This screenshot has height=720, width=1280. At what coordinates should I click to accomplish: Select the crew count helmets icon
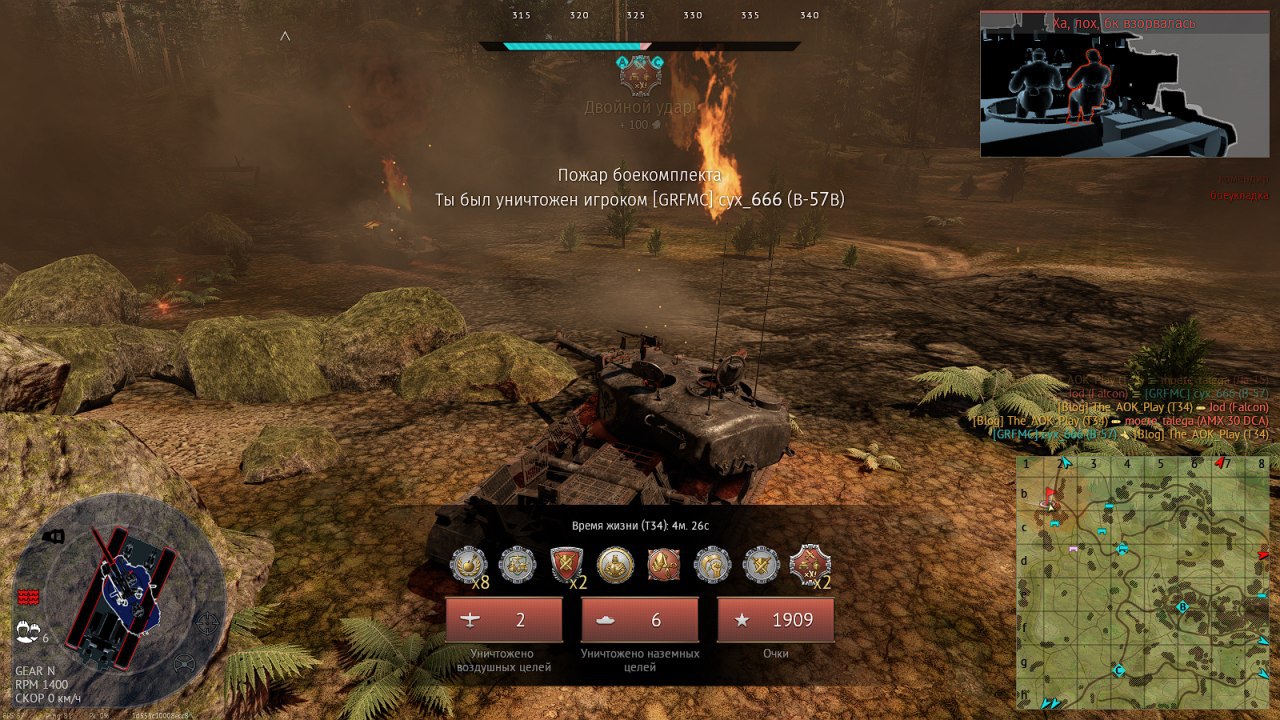(27, 631)
